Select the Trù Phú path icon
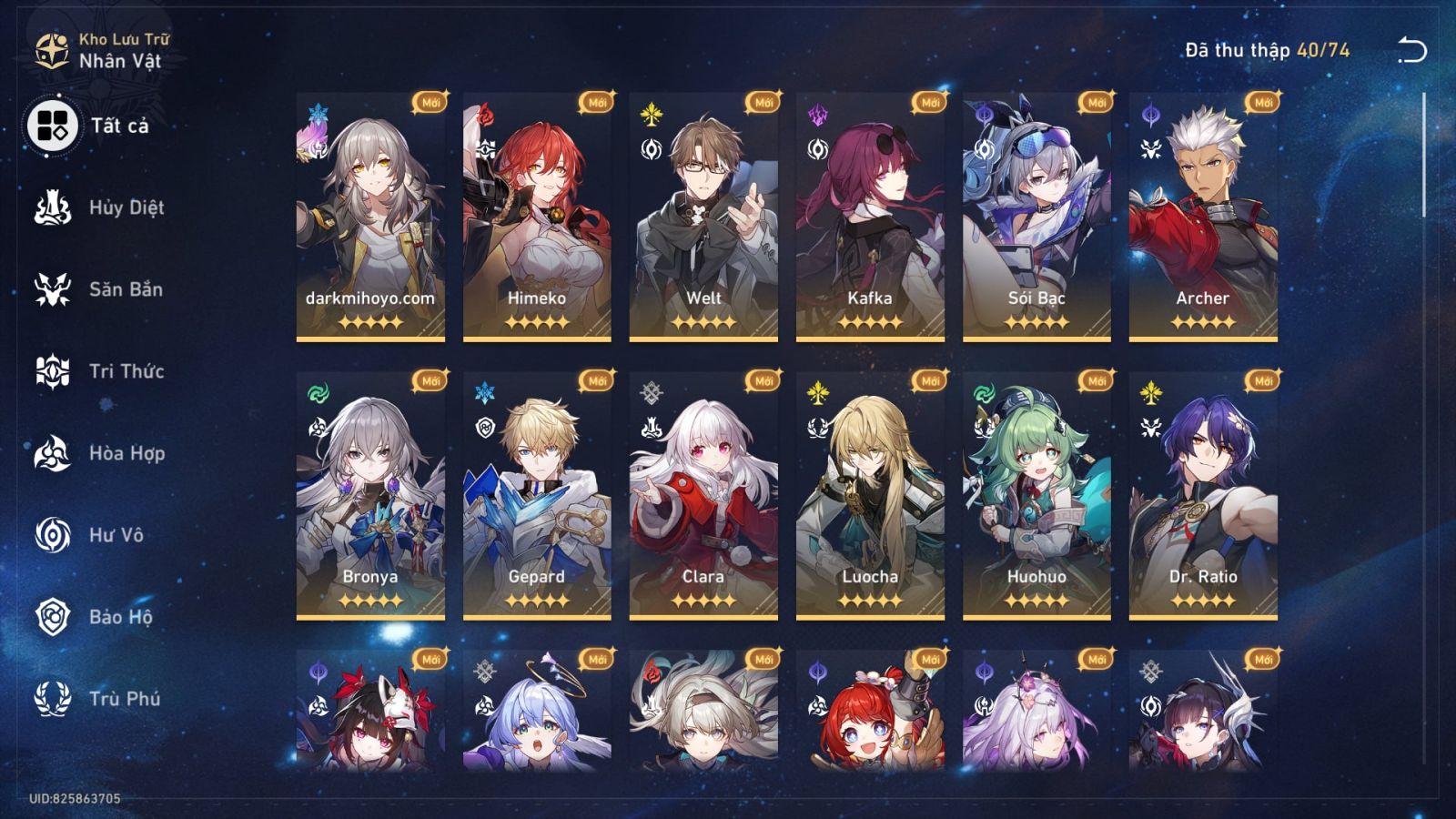This screenshot has height=819, width=1456. (53, 700)
